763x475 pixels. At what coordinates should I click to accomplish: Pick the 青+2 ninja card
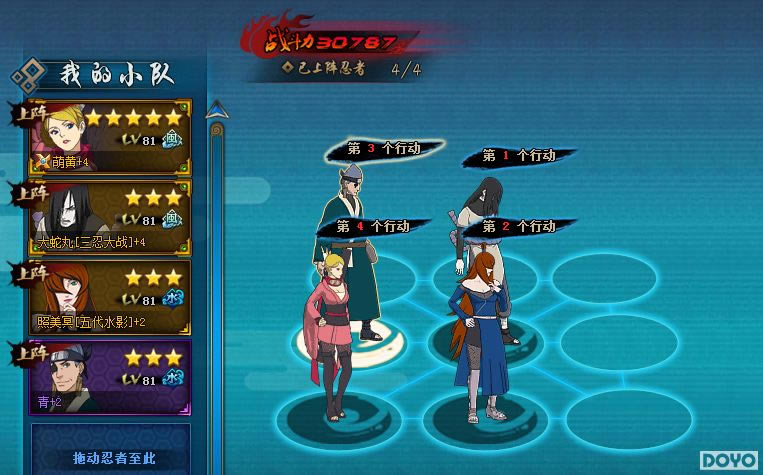tap(110, 378)
